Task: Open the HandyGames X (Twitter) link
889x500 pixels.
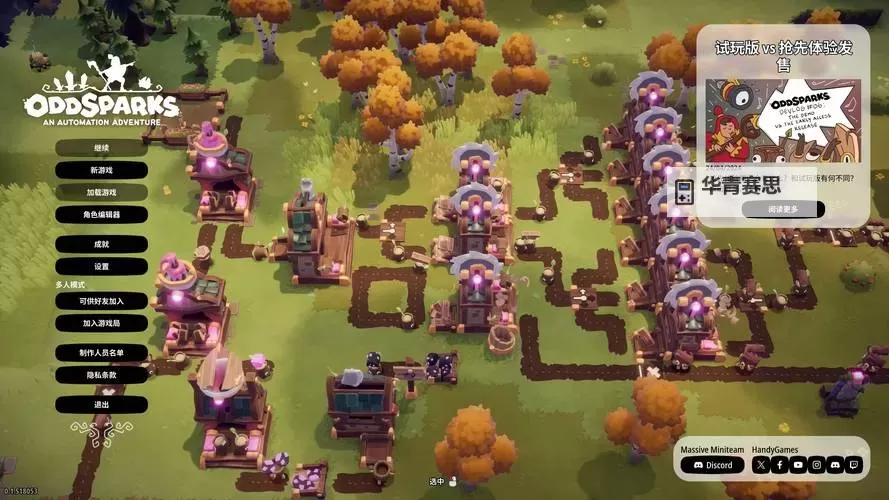Action: click(760, 465)
